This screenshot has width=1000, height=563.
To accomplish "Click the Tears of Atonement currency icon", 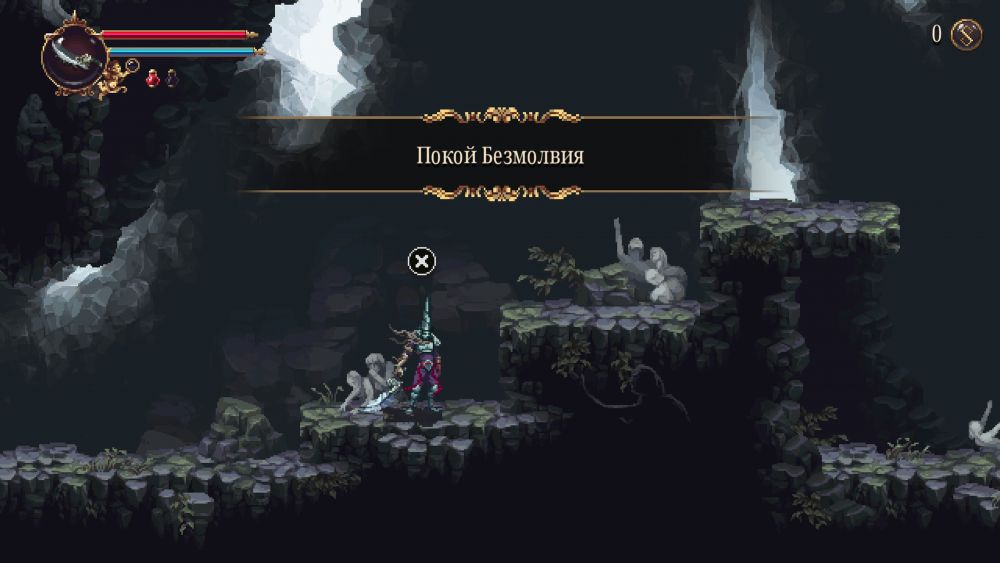I will pyautogui.click(x=966, y=35).
